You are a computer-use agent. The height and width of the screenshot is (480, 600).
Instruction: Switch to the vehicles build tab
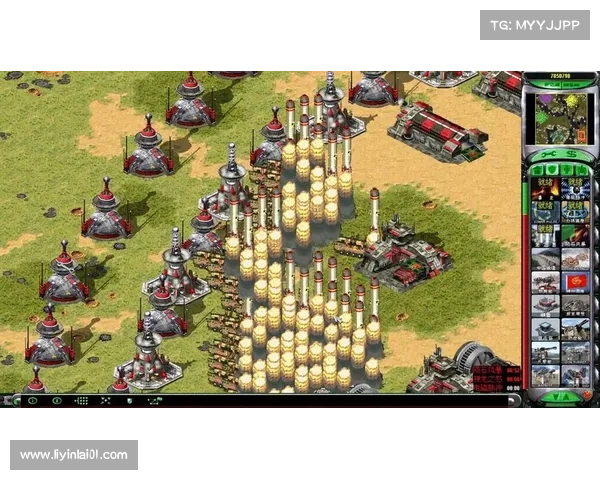579,170
